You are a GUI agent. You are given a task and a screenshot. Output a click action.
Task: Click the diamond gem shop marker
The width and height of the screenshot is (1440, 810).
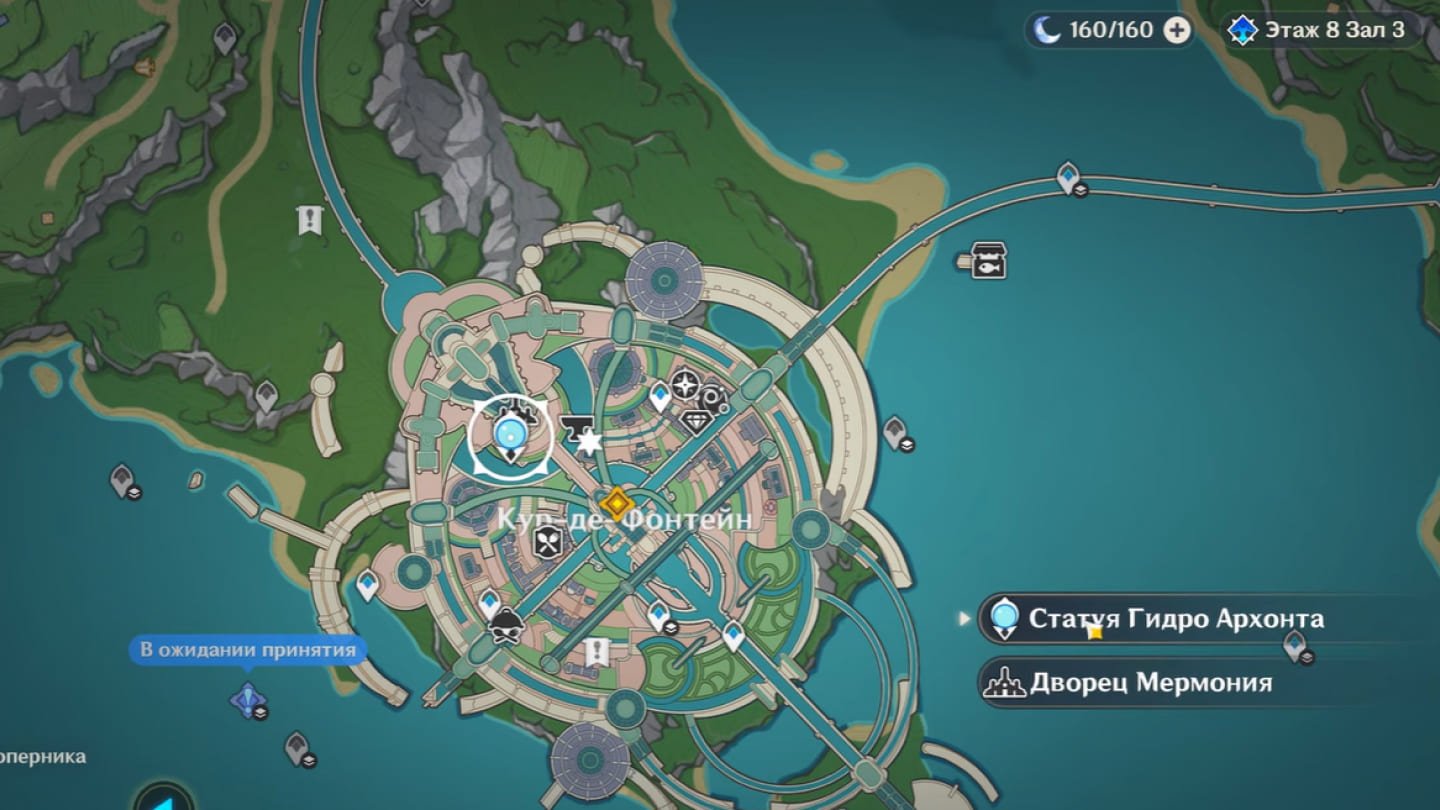pyautogui.click(x=697, y=423)
